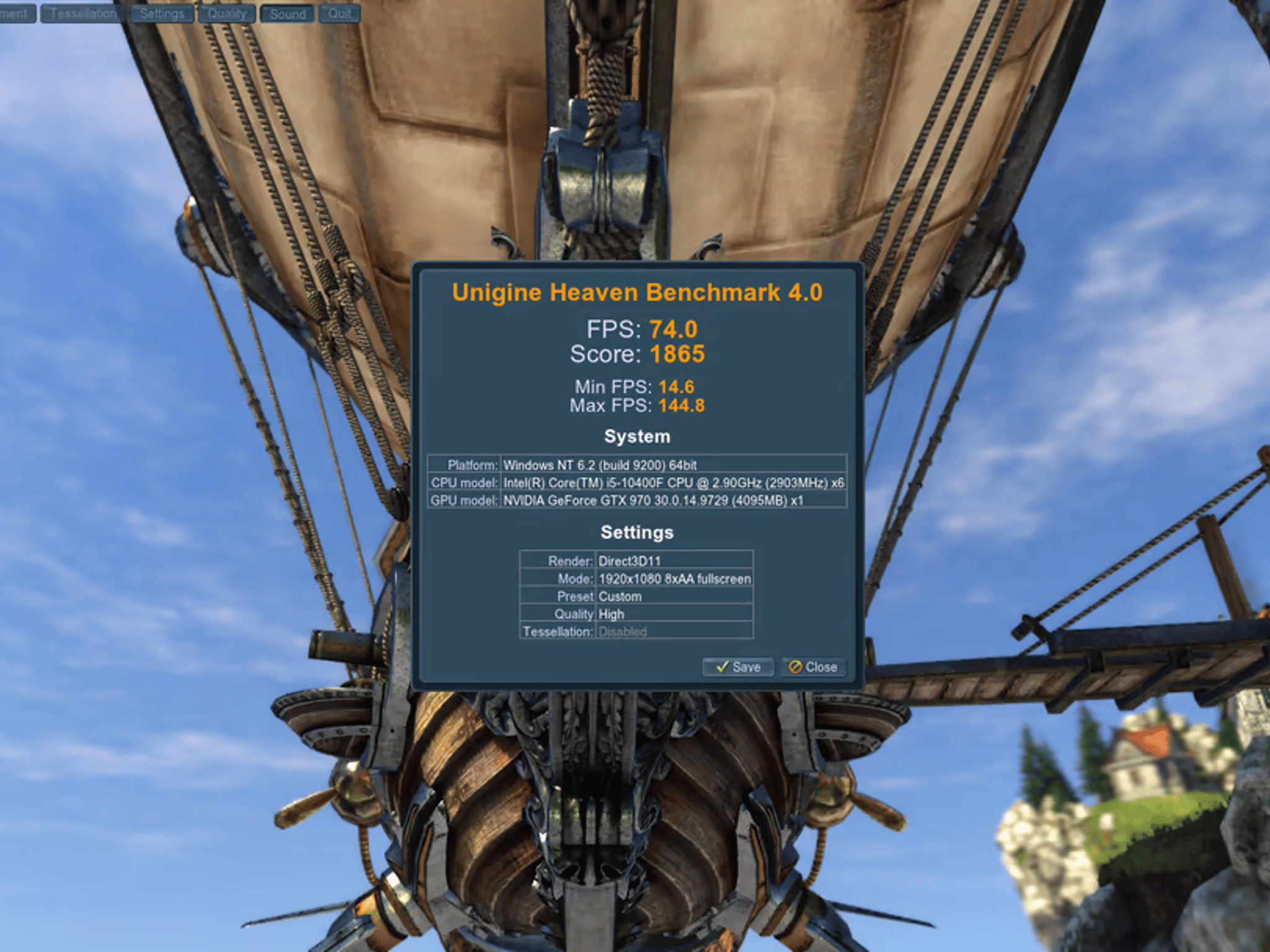Select the System section header
1270x952 pixels.
637,436
